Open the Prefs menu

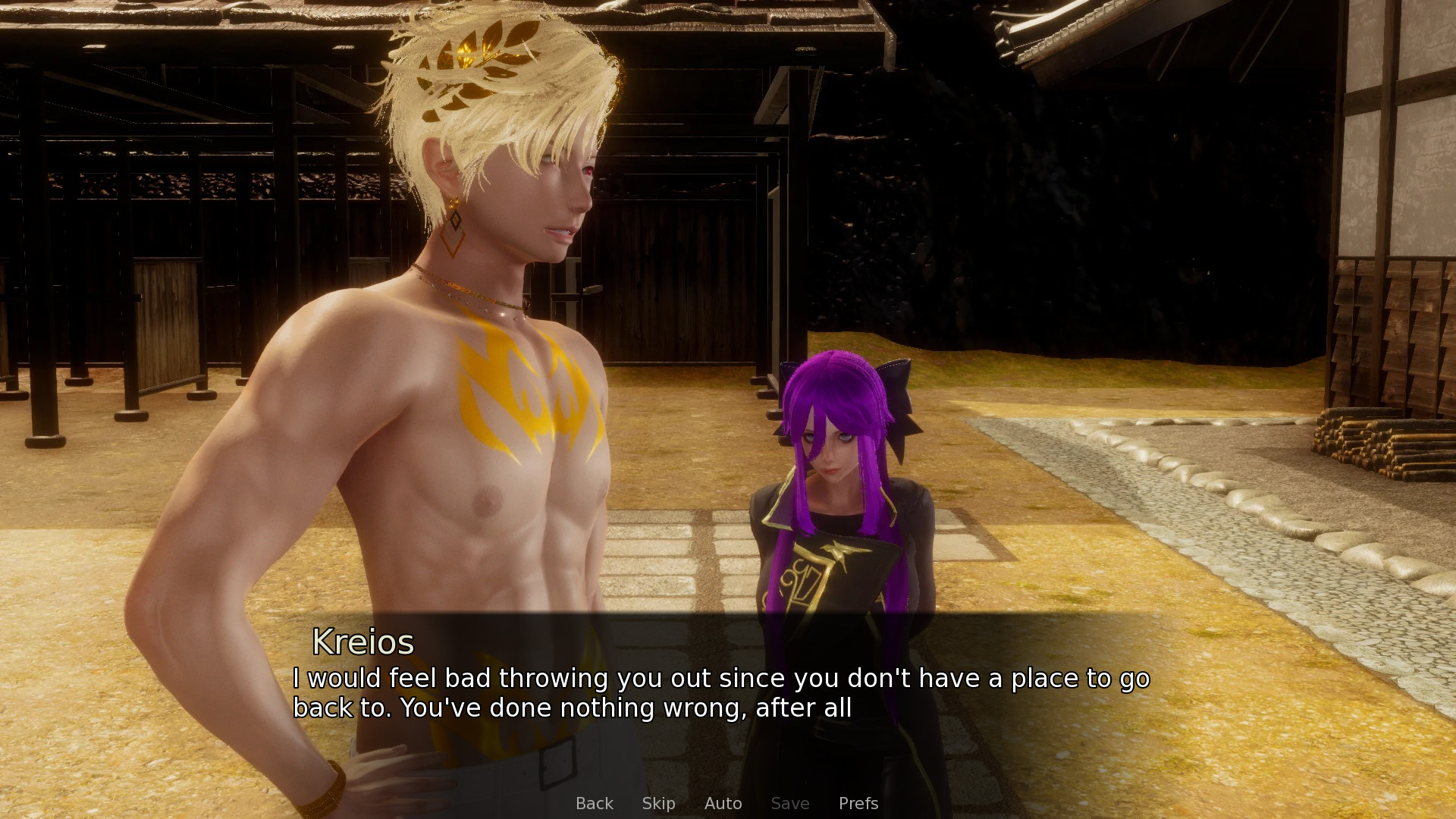pos(858,803)
